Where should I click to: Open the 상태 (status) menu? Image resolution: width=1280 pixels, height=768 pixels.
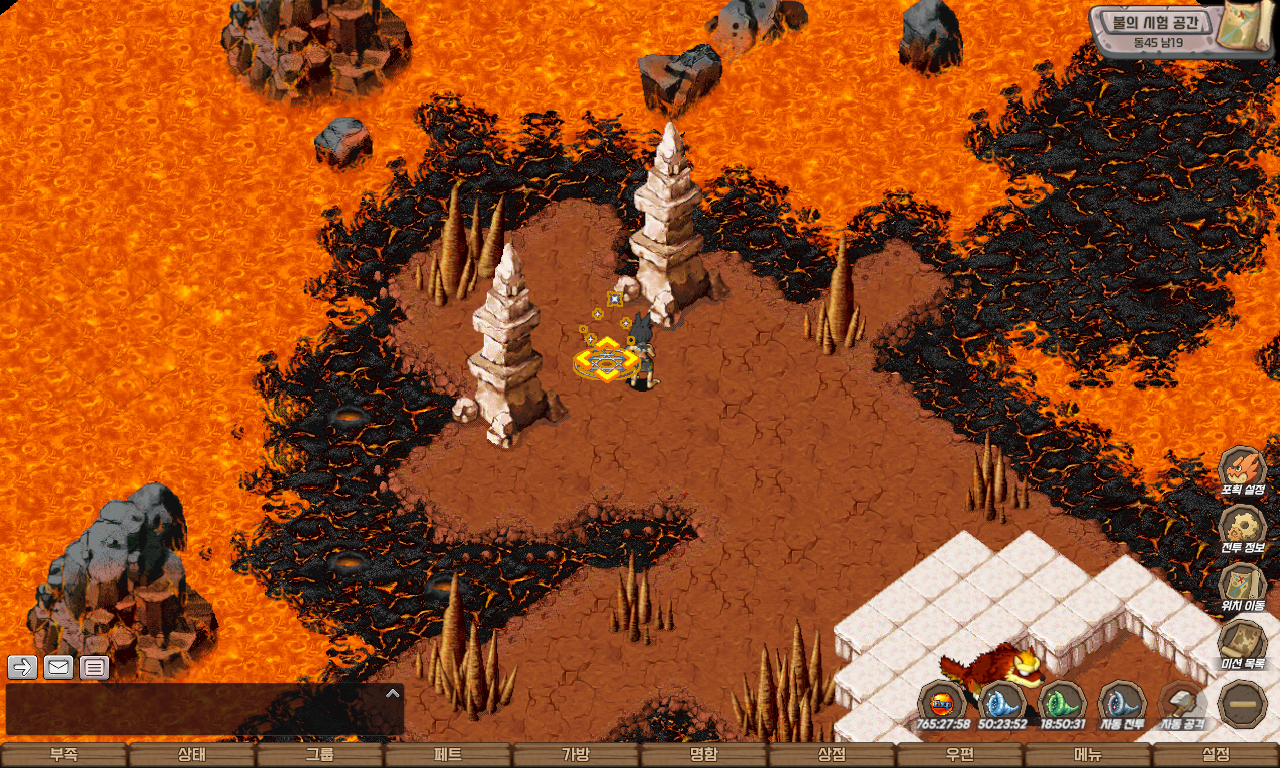coord(192,755)
